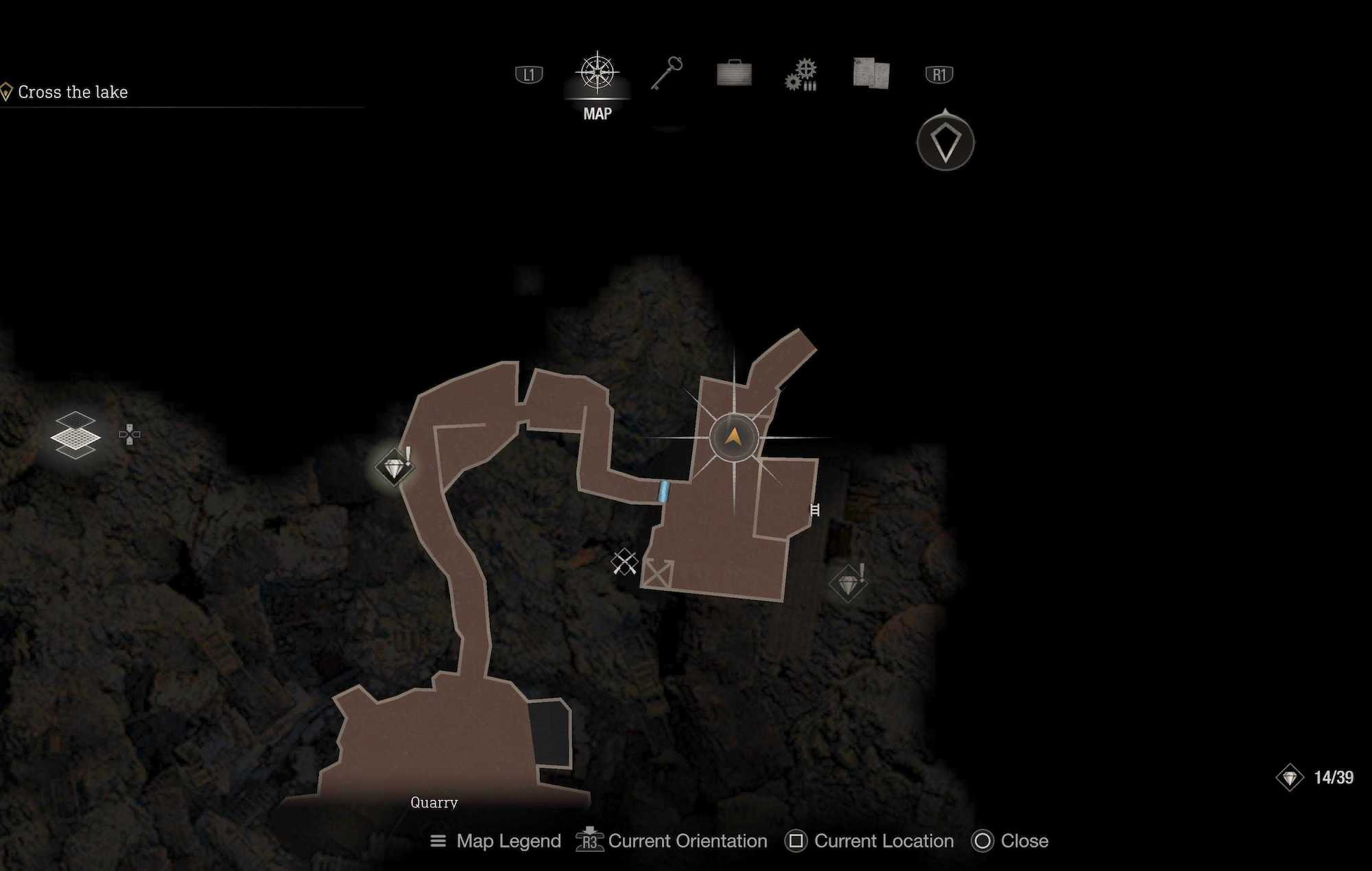1372x871 pixels.
Task: Select the Cross the lake objective text
Action: coord(73,91)
